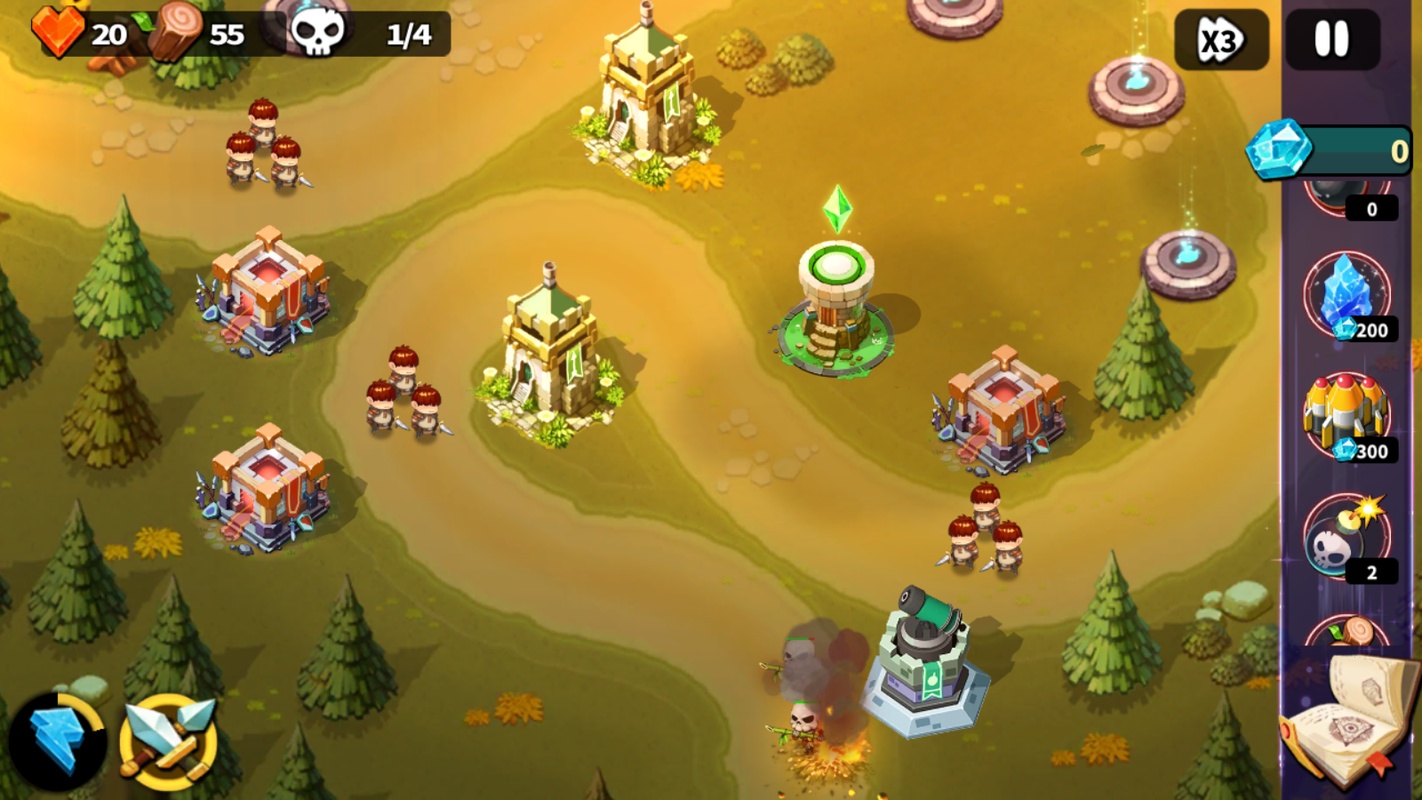Image resolution: width=1422 pixels, height=800 pixels.
Task: Toggle the X3 game speed button
Action: tap(1221, 40)
